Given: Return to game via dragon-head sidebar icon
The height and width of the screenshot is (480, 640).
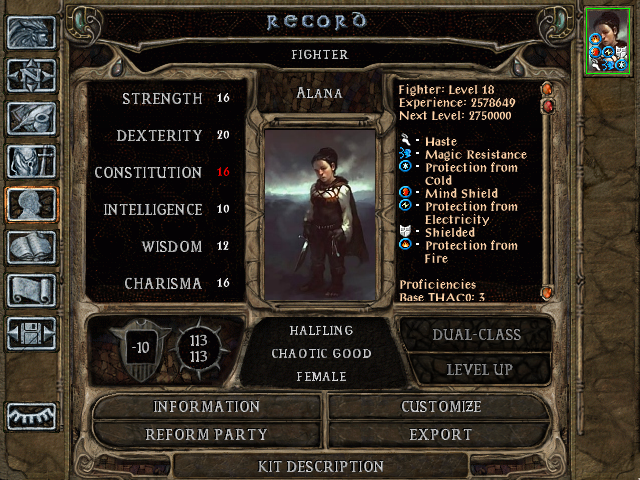Looking at the screenshot, I should [31, 32].
